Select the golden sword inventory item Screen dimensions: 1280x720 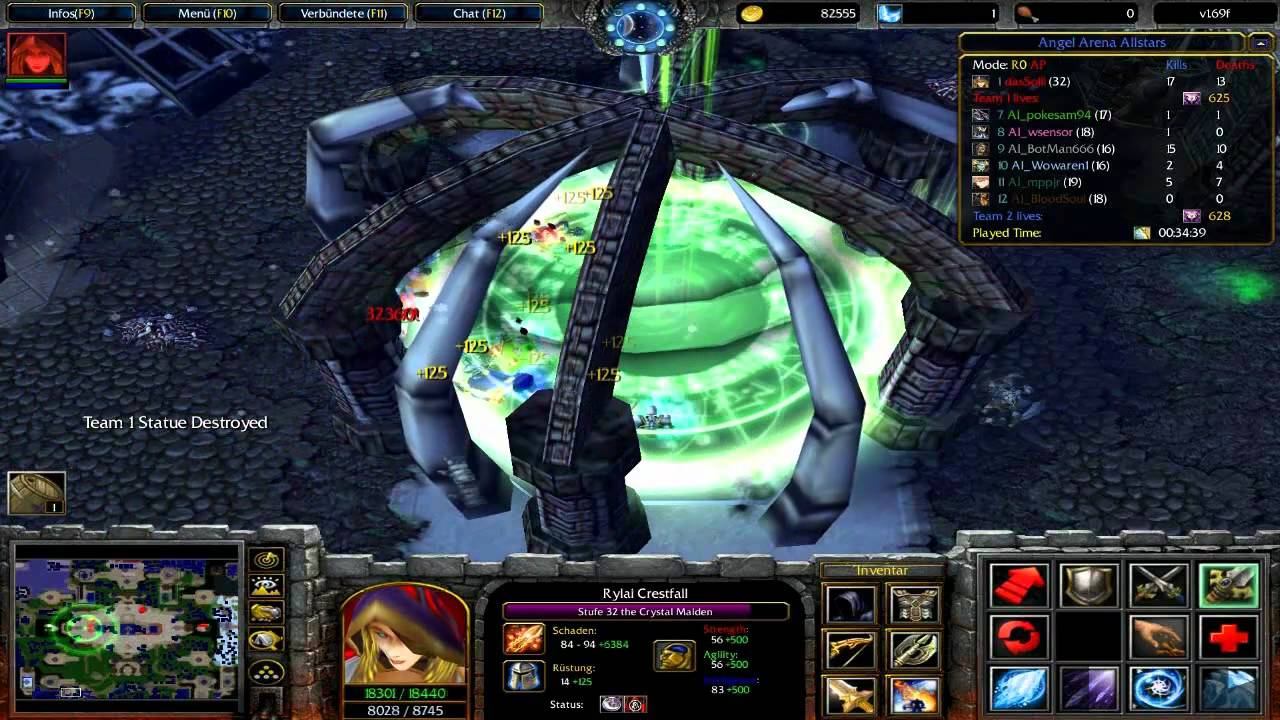point(851,695)
